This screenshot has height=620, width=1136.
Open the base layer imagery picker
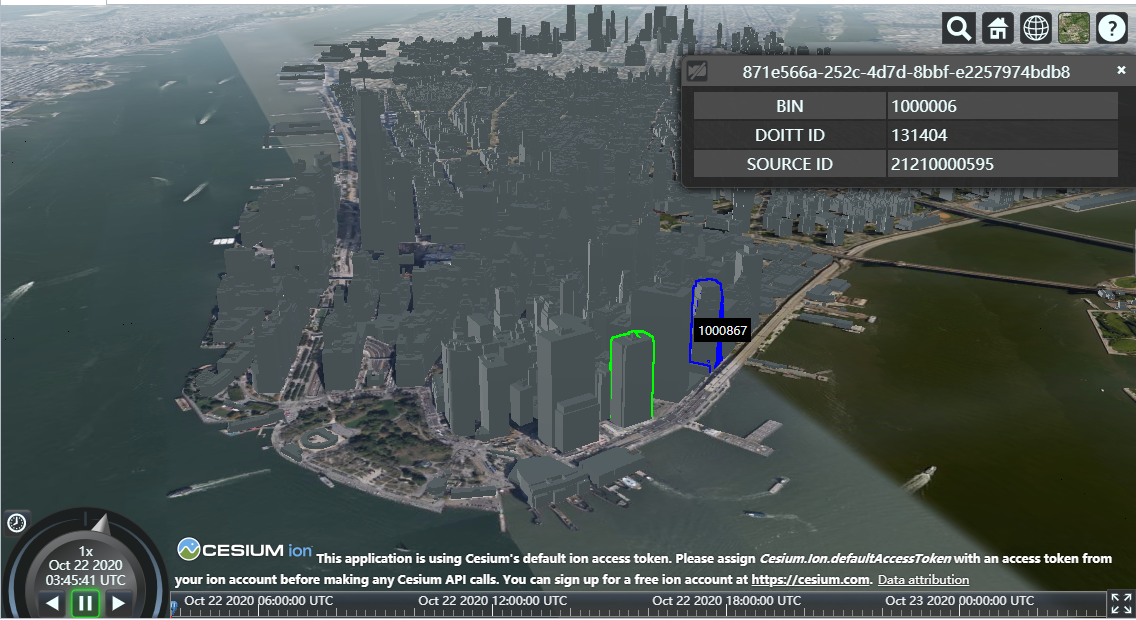point(1074,29)
